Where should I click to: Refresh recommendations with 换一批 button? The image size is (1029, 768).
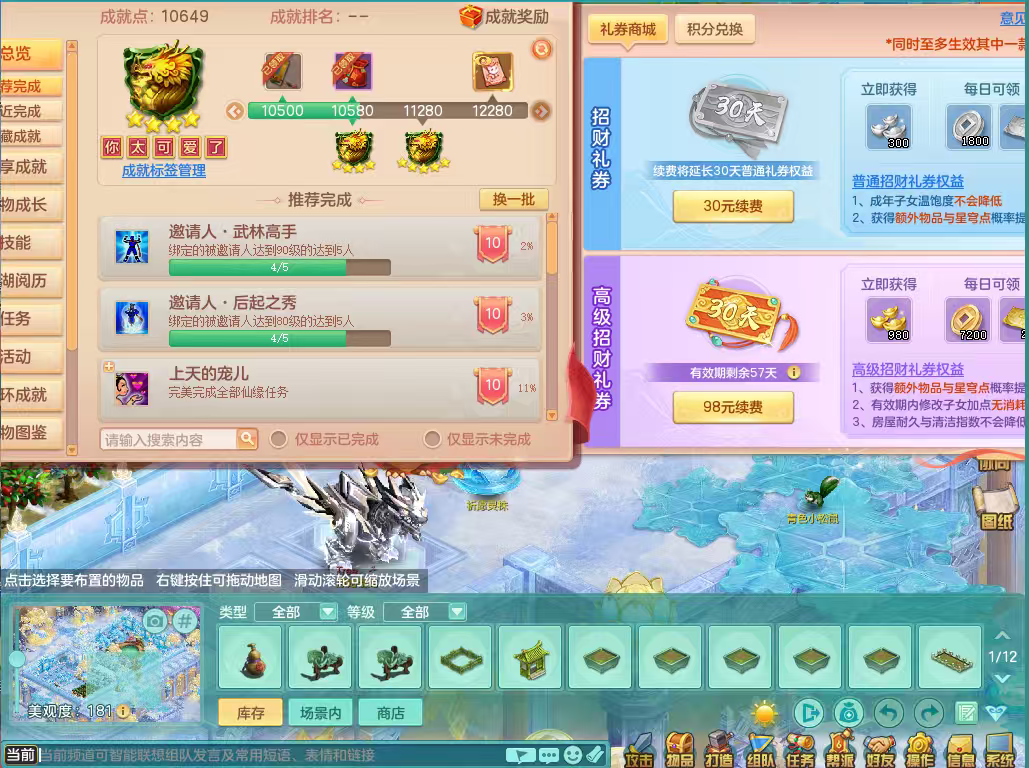[x=513, y=199]
